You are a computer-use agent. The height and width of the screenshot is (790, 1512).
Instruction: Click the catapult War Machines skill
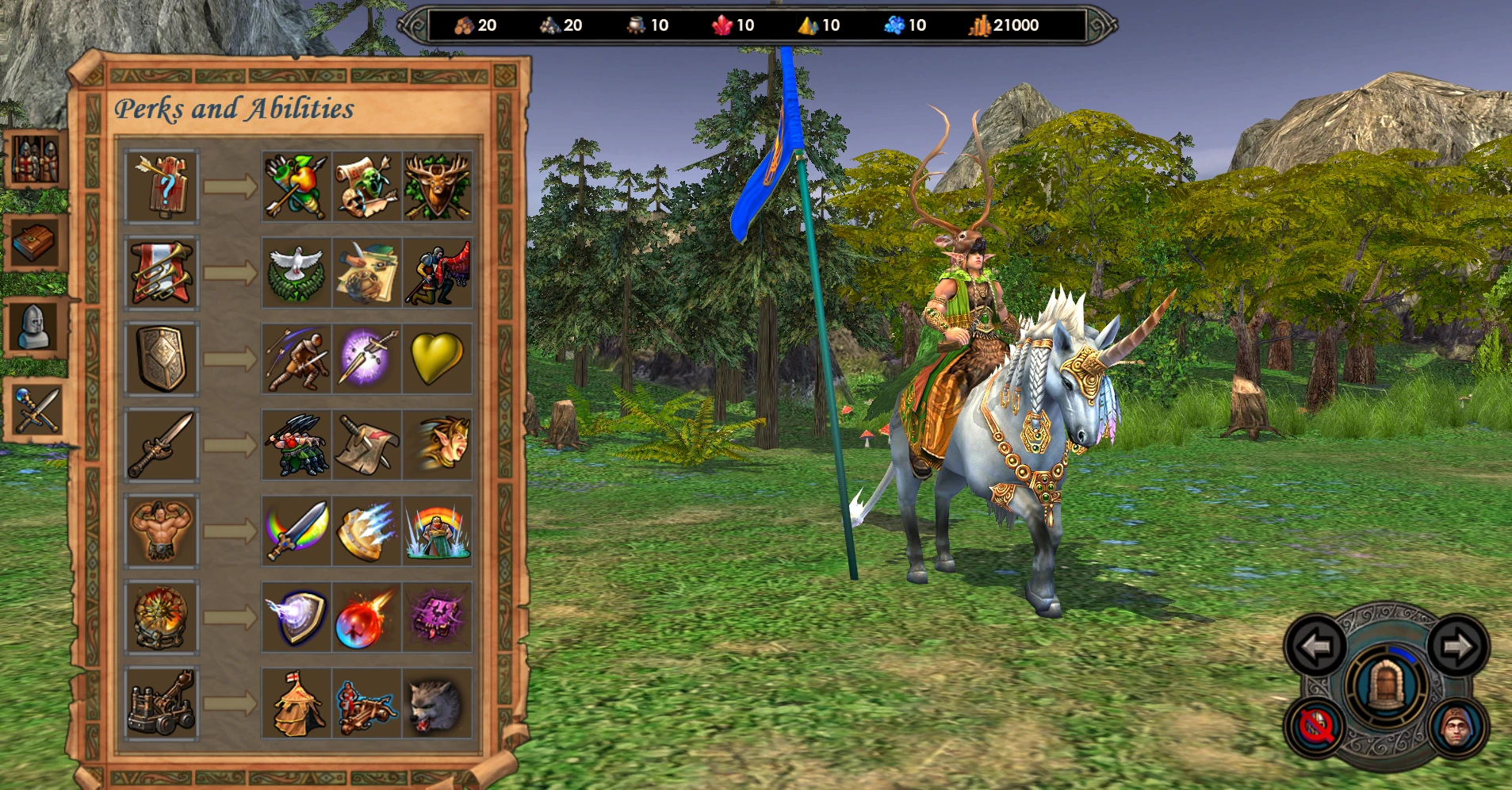click(162, 704)
